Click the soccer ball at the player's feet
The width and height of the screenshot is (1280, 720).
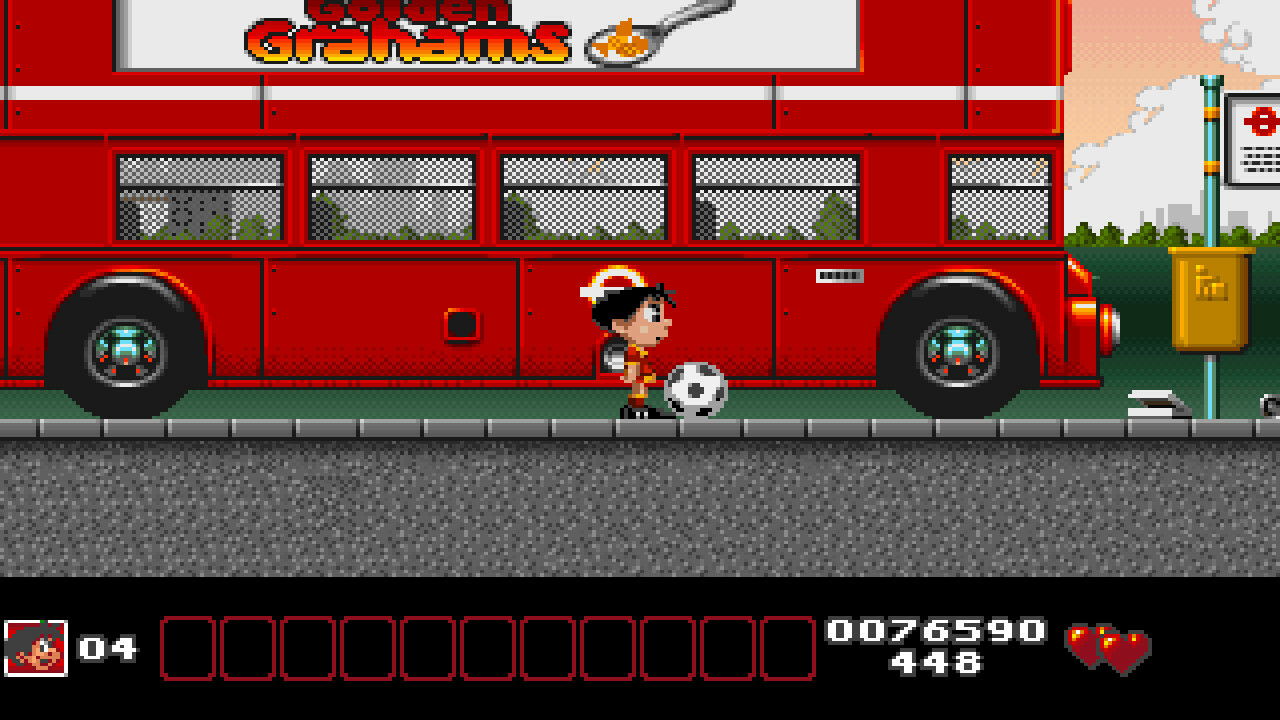[x=696, y=390]
